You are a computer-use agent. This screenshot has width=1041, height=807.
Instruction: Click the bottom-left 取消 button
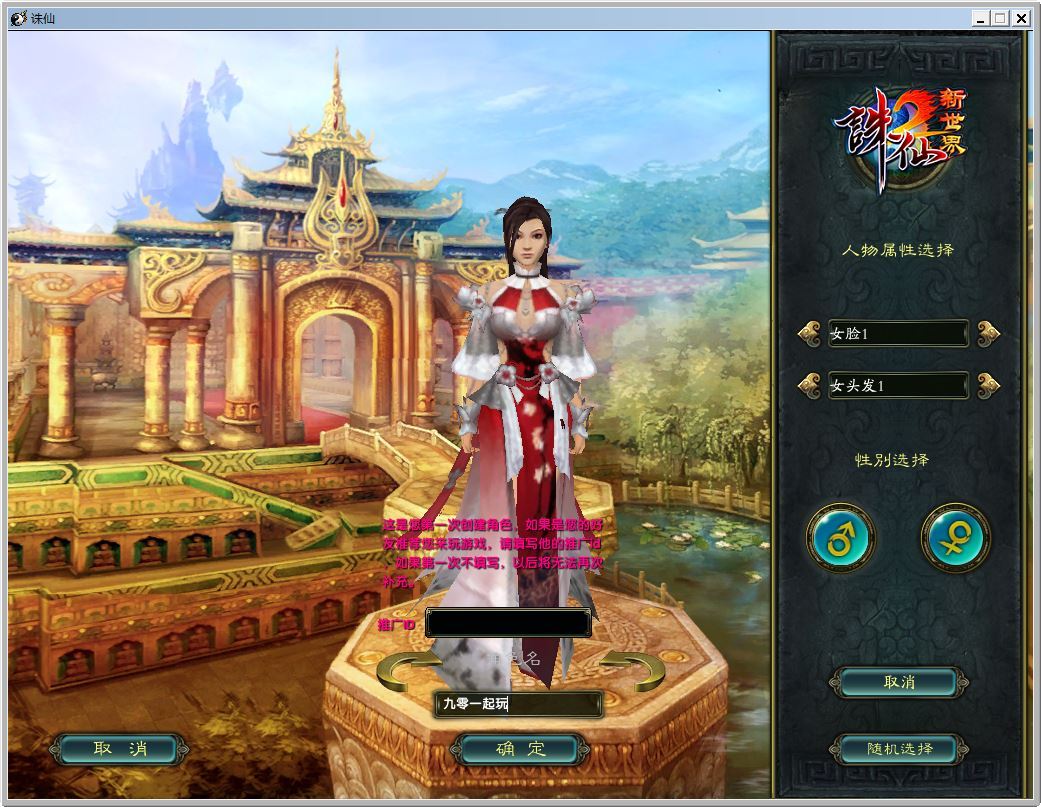(x=119, y=749)
